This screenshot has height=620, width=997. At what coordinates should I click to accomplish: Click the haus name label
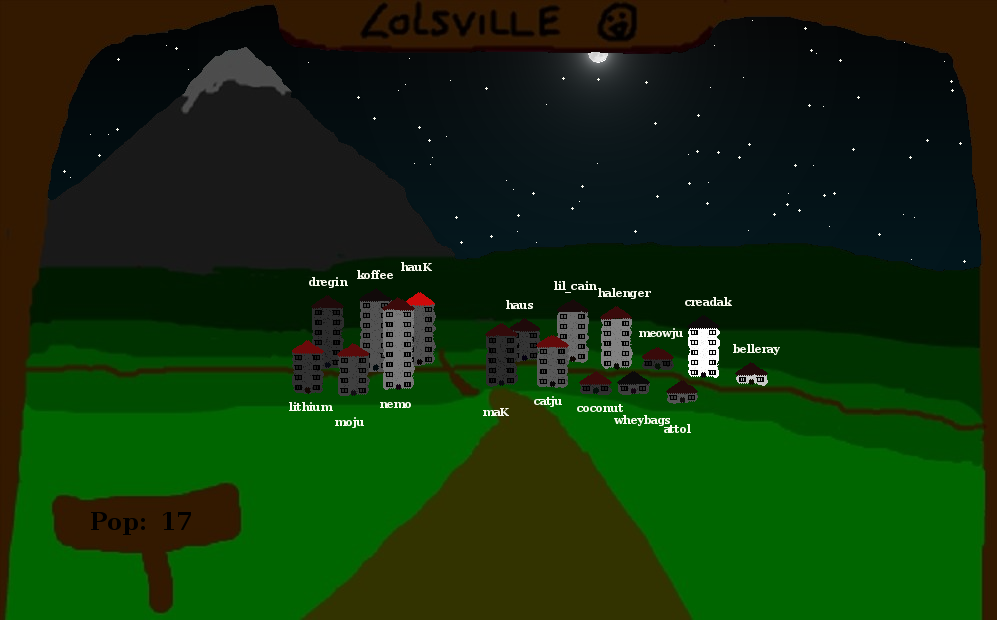(x=519, y=305)
